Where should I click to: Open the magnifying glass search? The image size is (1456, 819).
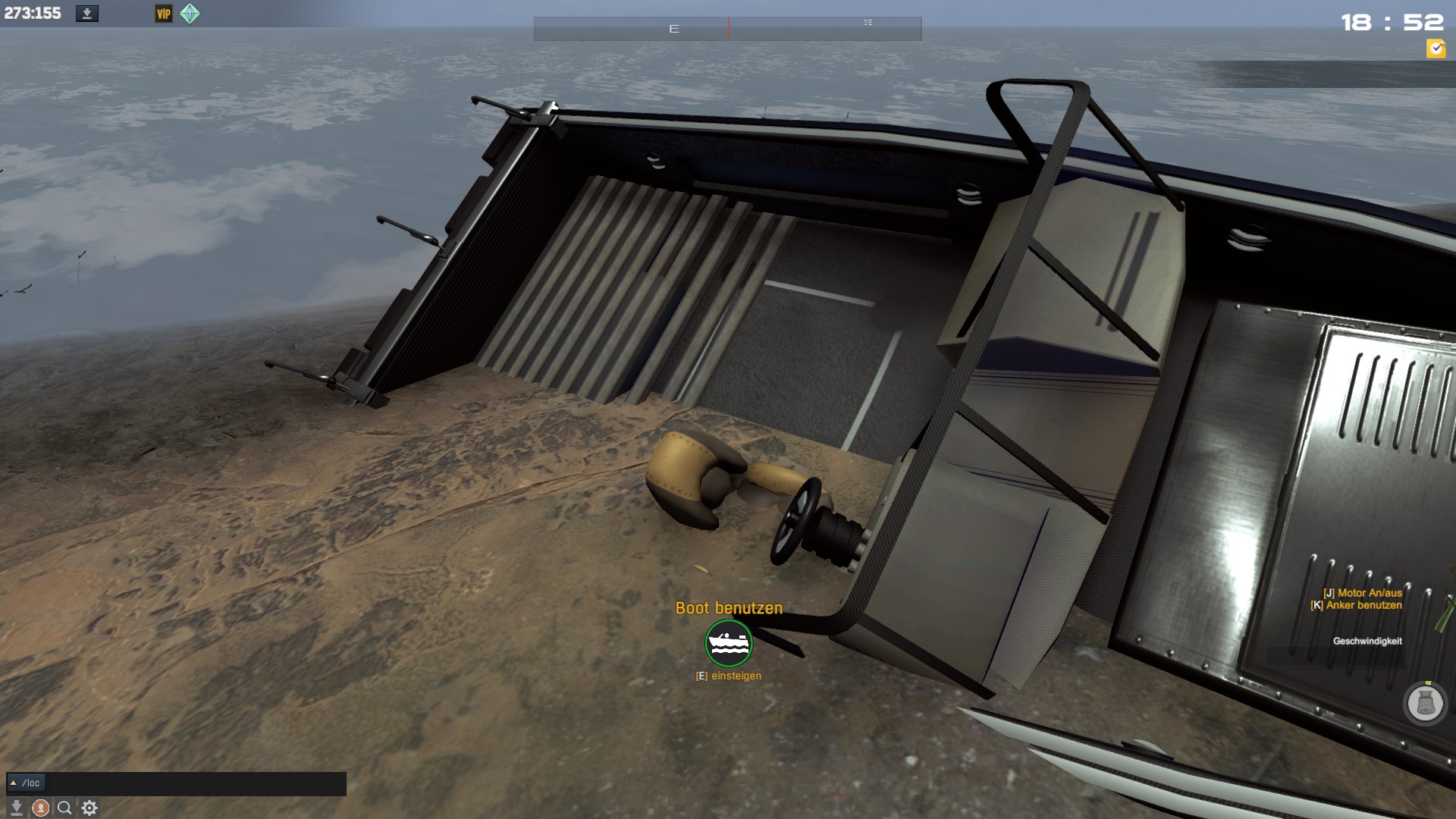[x=65, y=808]
